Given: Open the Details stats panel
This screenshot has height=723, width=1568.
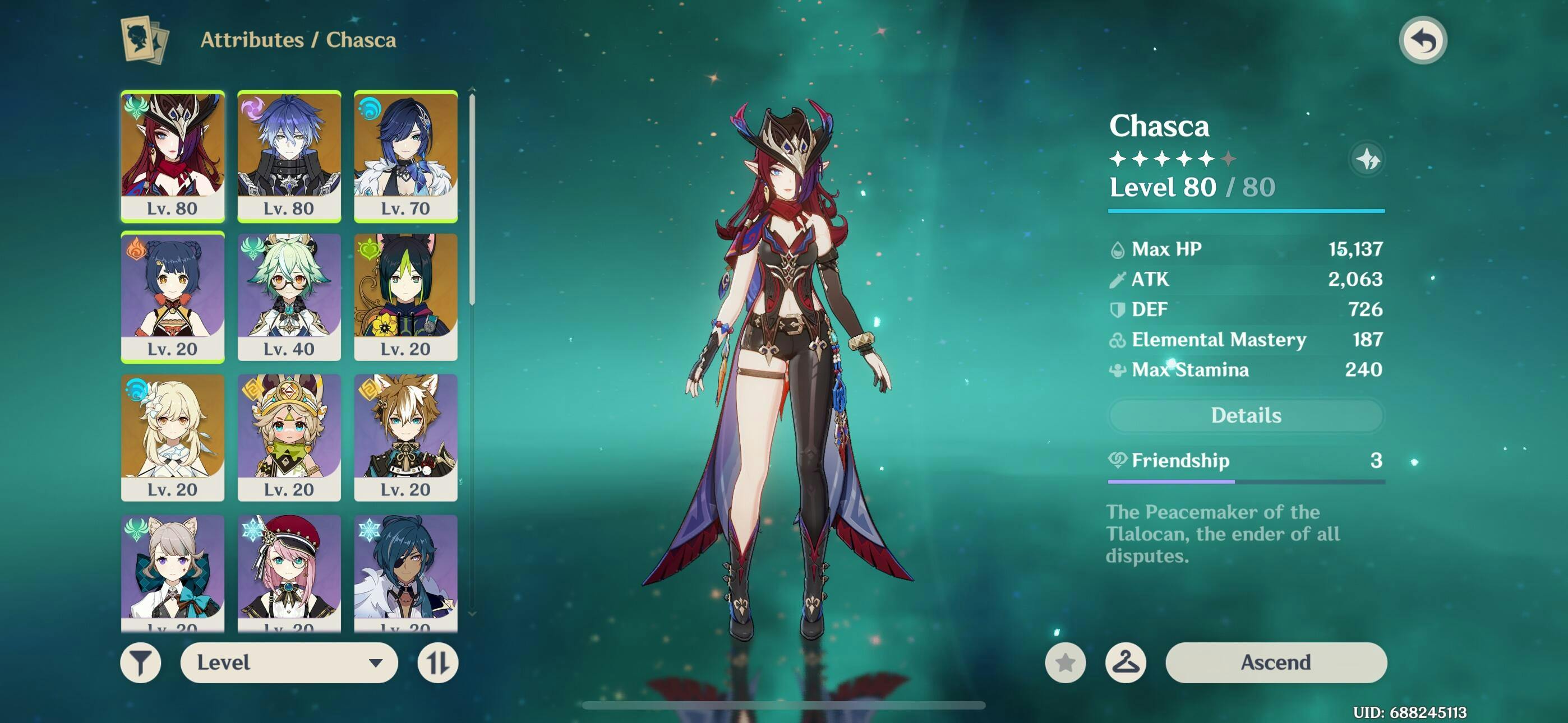Looking at the screenshot, I should coord(1246,415).
